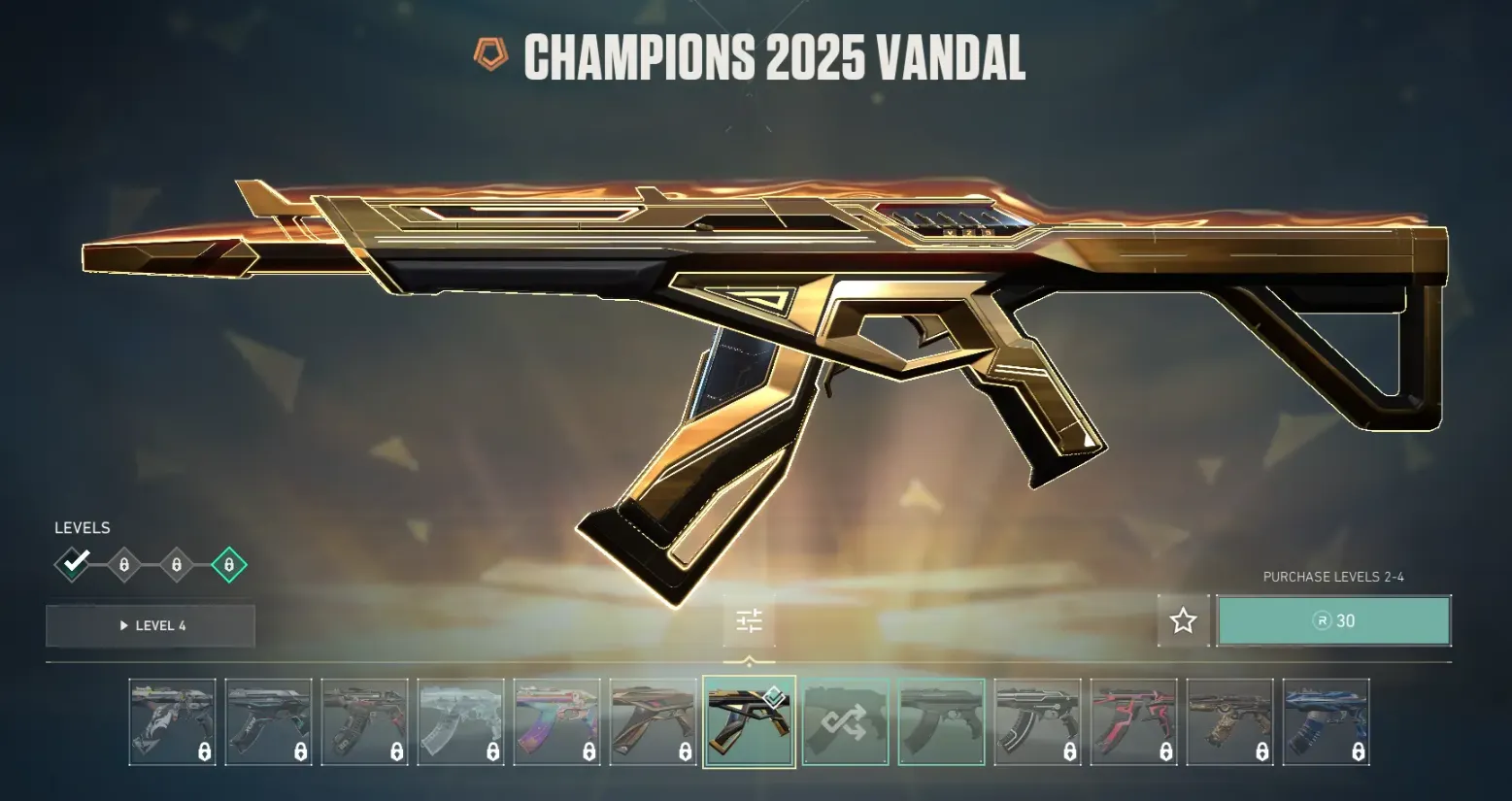1512x801 pixels.
Task: Select the teal-highlighted Level 4 node
Action: (x=228, y=564)
